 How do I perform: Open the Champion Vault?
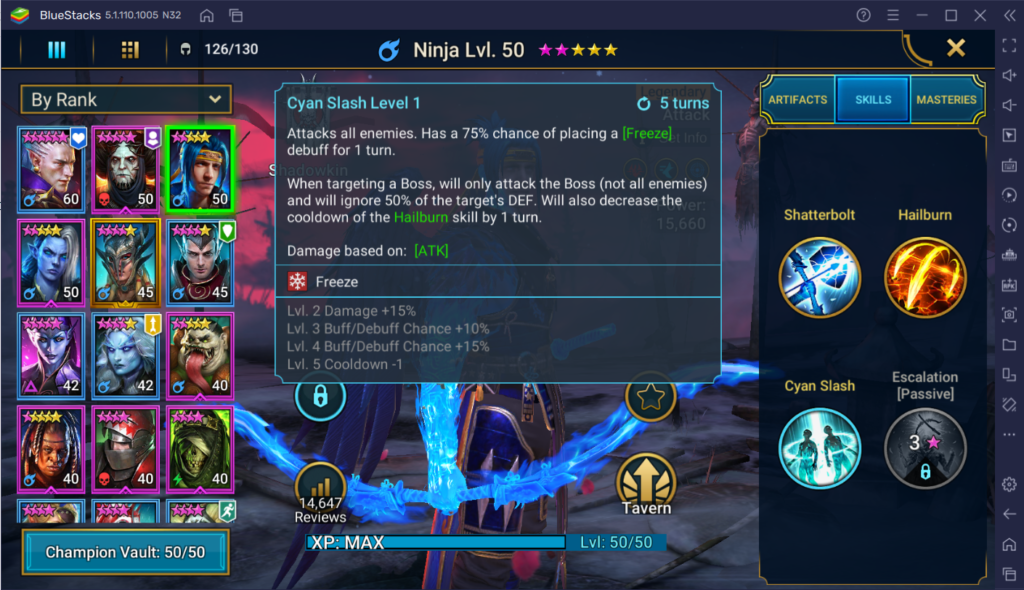(x=126, y=552)
